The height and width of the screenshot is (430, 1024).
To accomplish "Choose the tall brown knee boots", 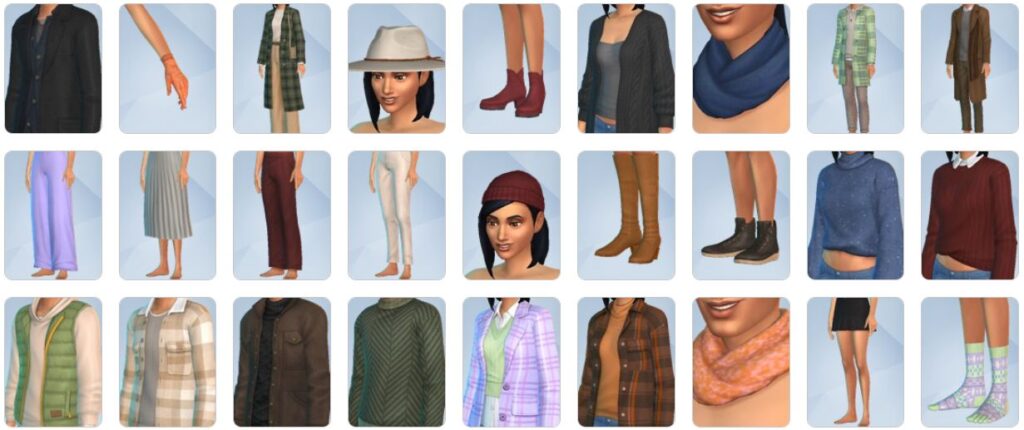I will pos(625,215).
